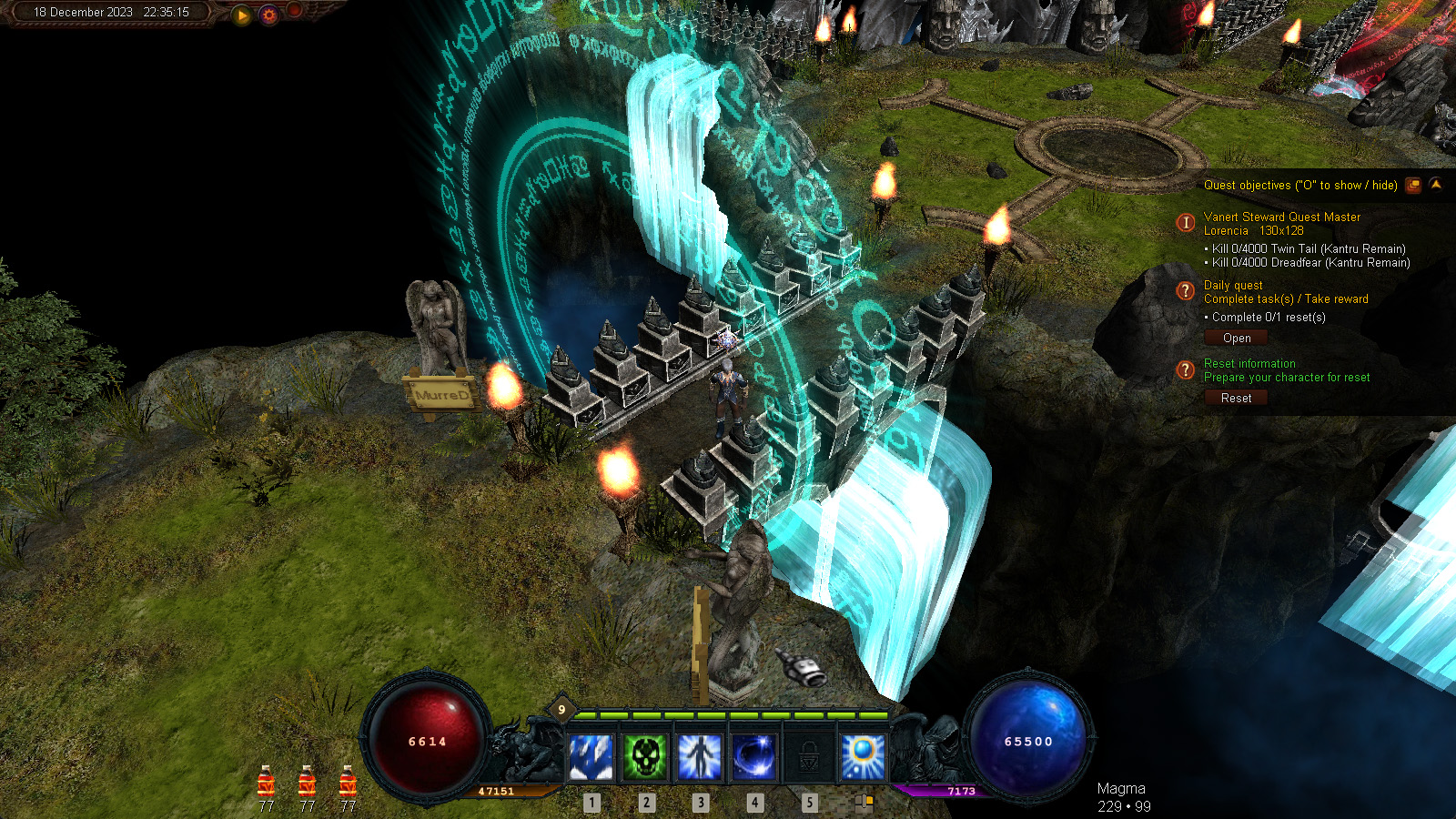Click the round red button beside the gear
The width and height of the screenshot is (1456, 819).
point(294,11)
